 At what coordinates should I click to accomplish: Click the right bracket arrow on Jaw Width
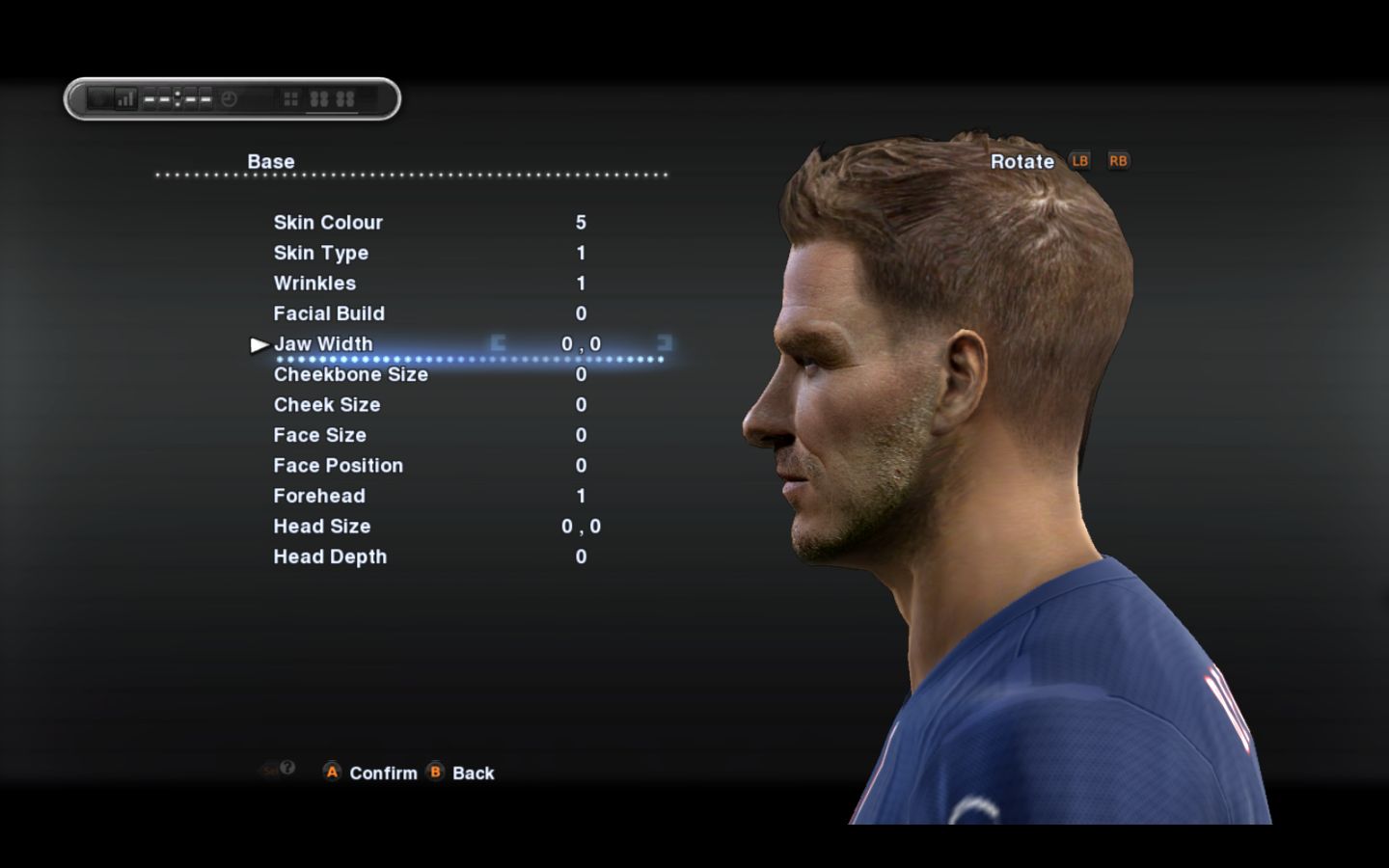[664, 342]
